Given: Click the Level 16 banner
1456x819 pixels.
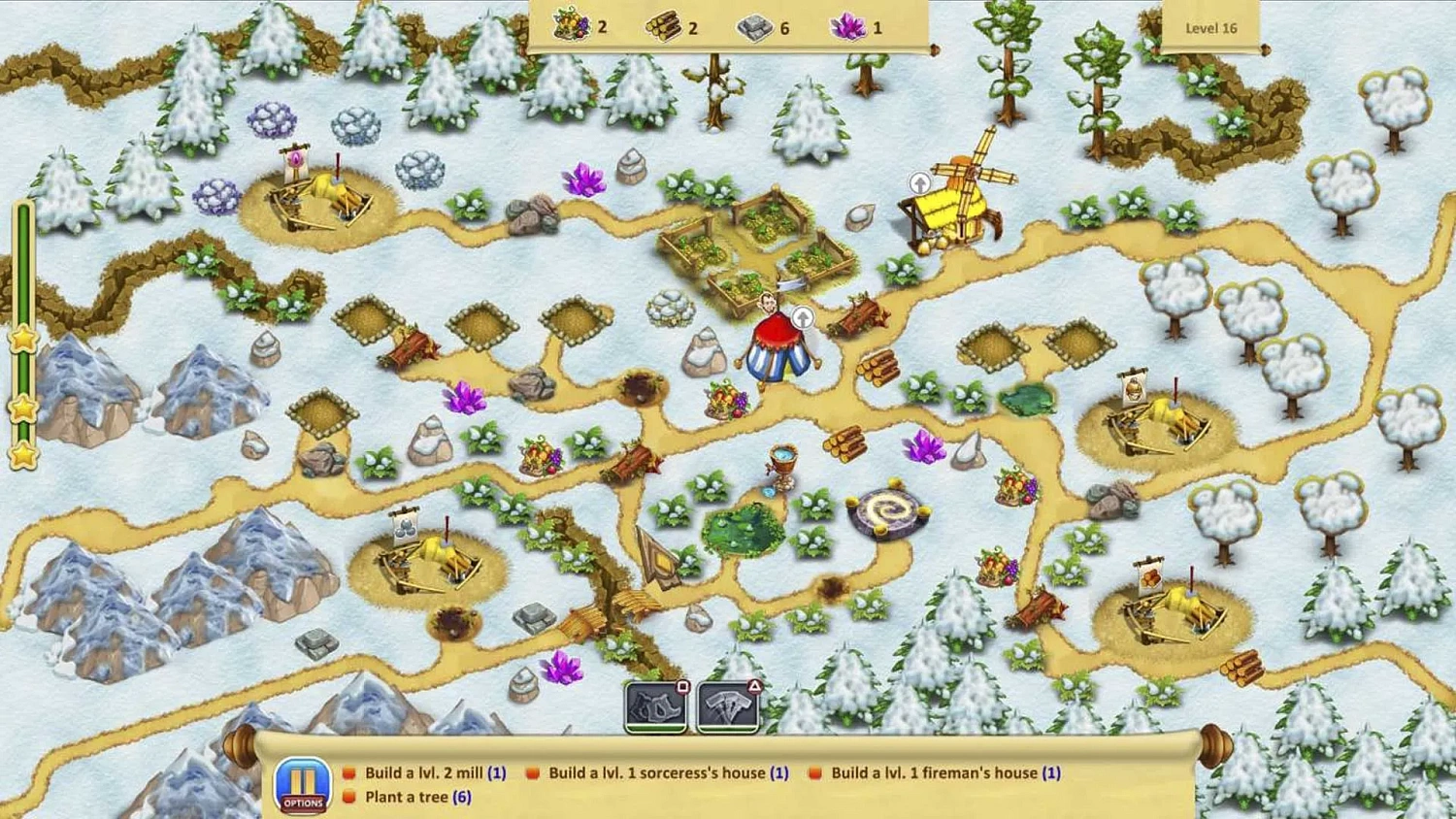Looking at the screenshot, I should click(x=1210, y=28).
